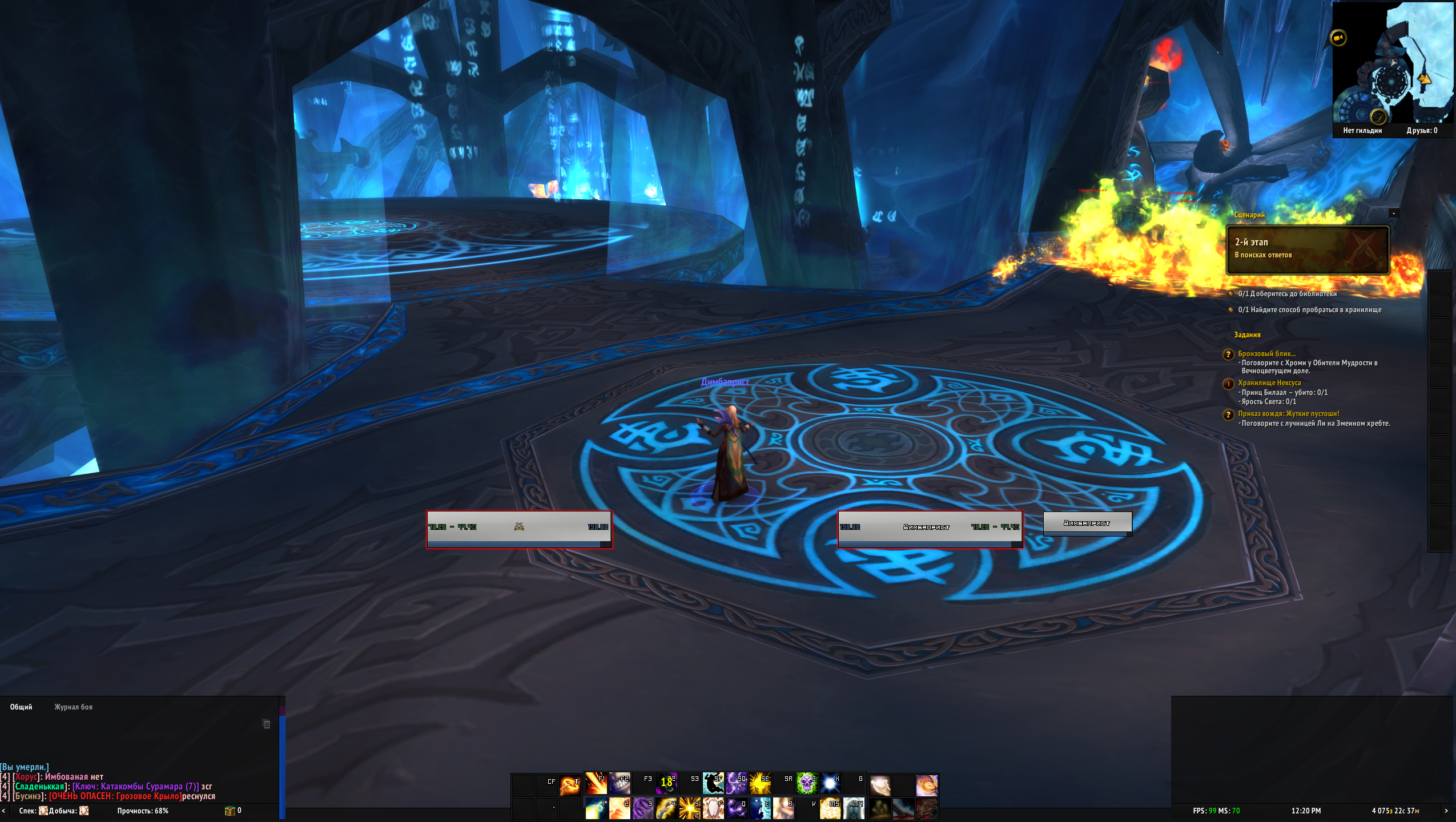Switch to the Общий chat tab

point(21,707)
